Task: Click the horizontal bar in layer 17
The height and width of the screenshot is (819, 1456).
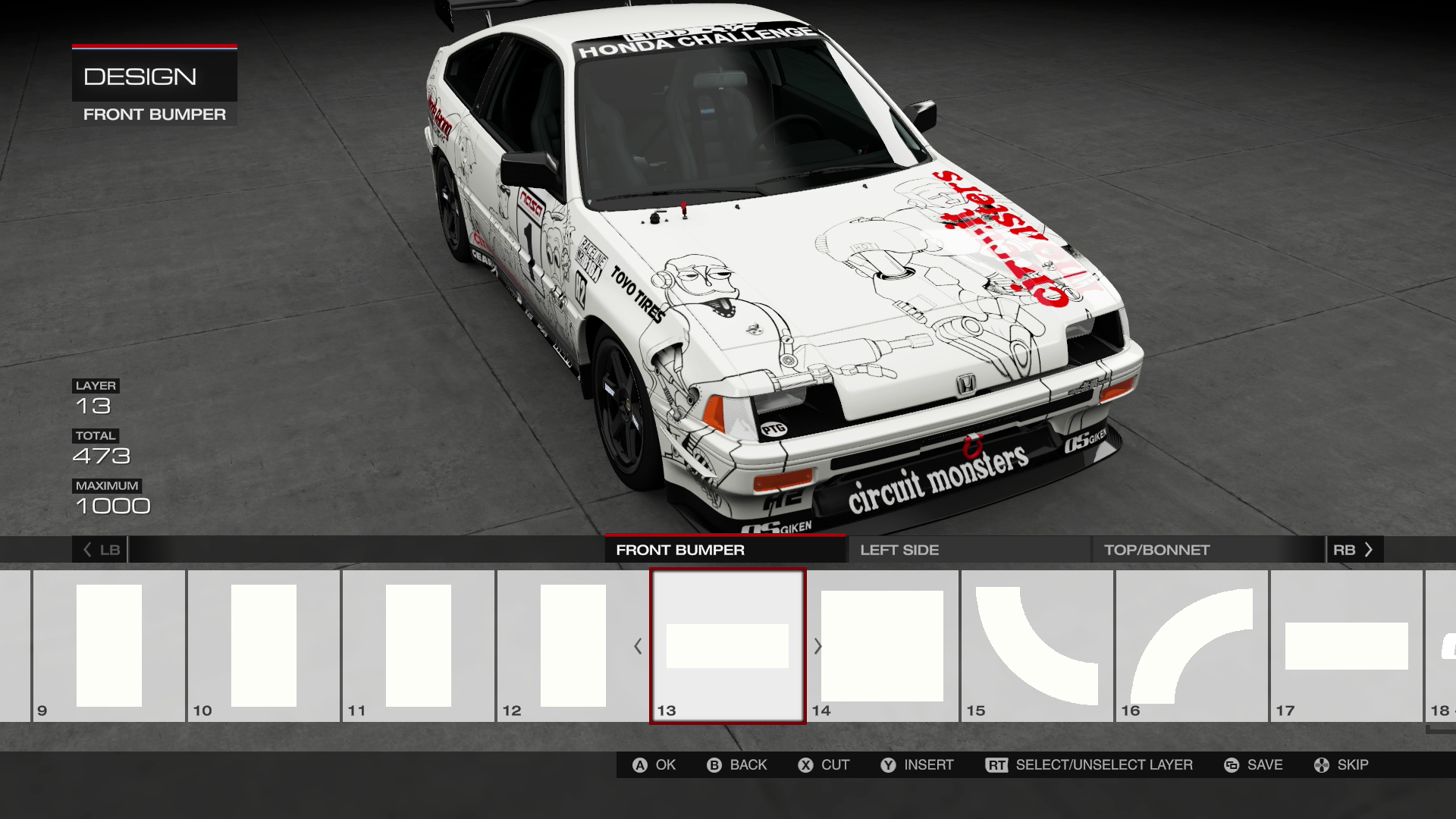Action: [1346, 645]
